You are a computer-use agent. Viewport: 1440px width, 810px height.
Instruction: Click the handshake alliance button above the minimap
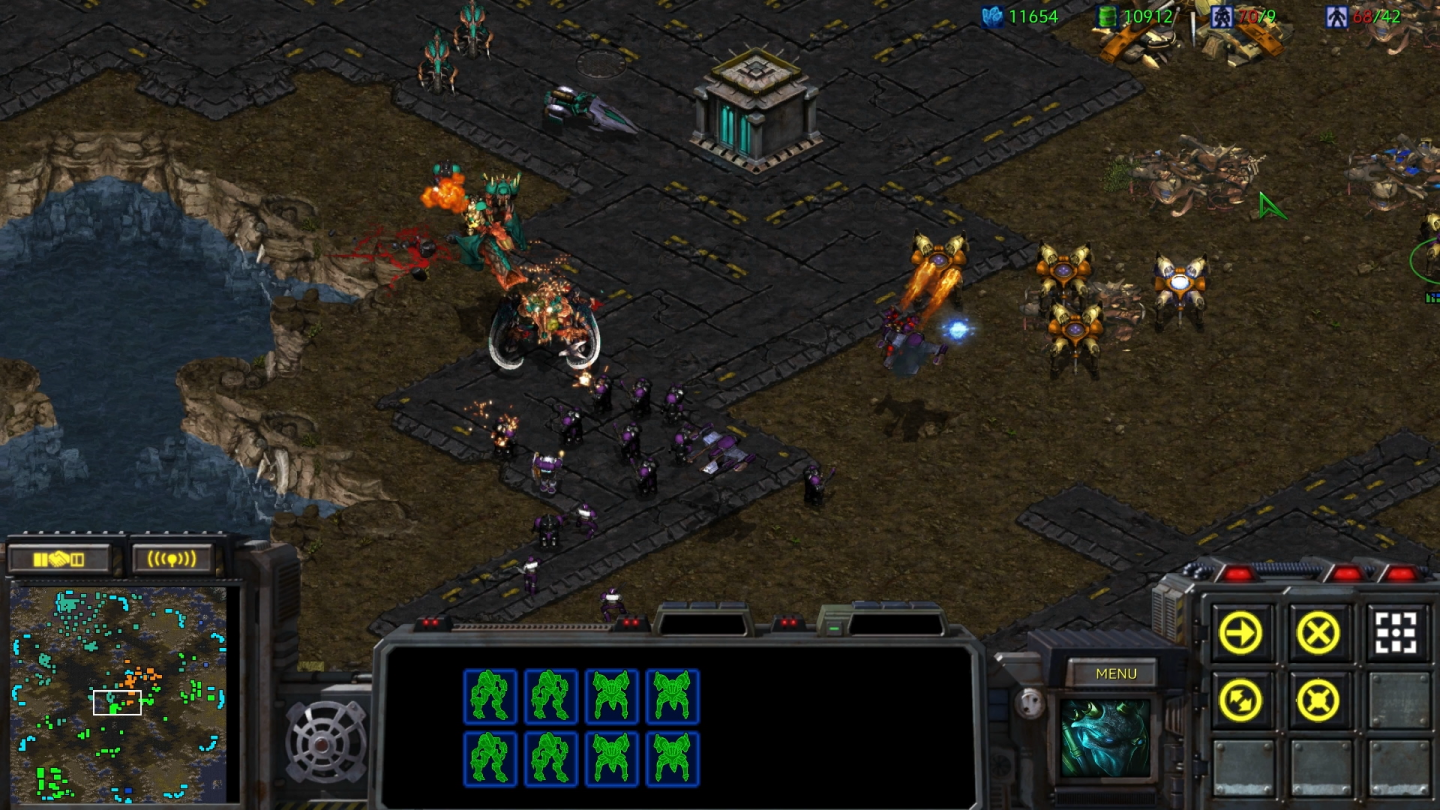click(x=60, y=560)
